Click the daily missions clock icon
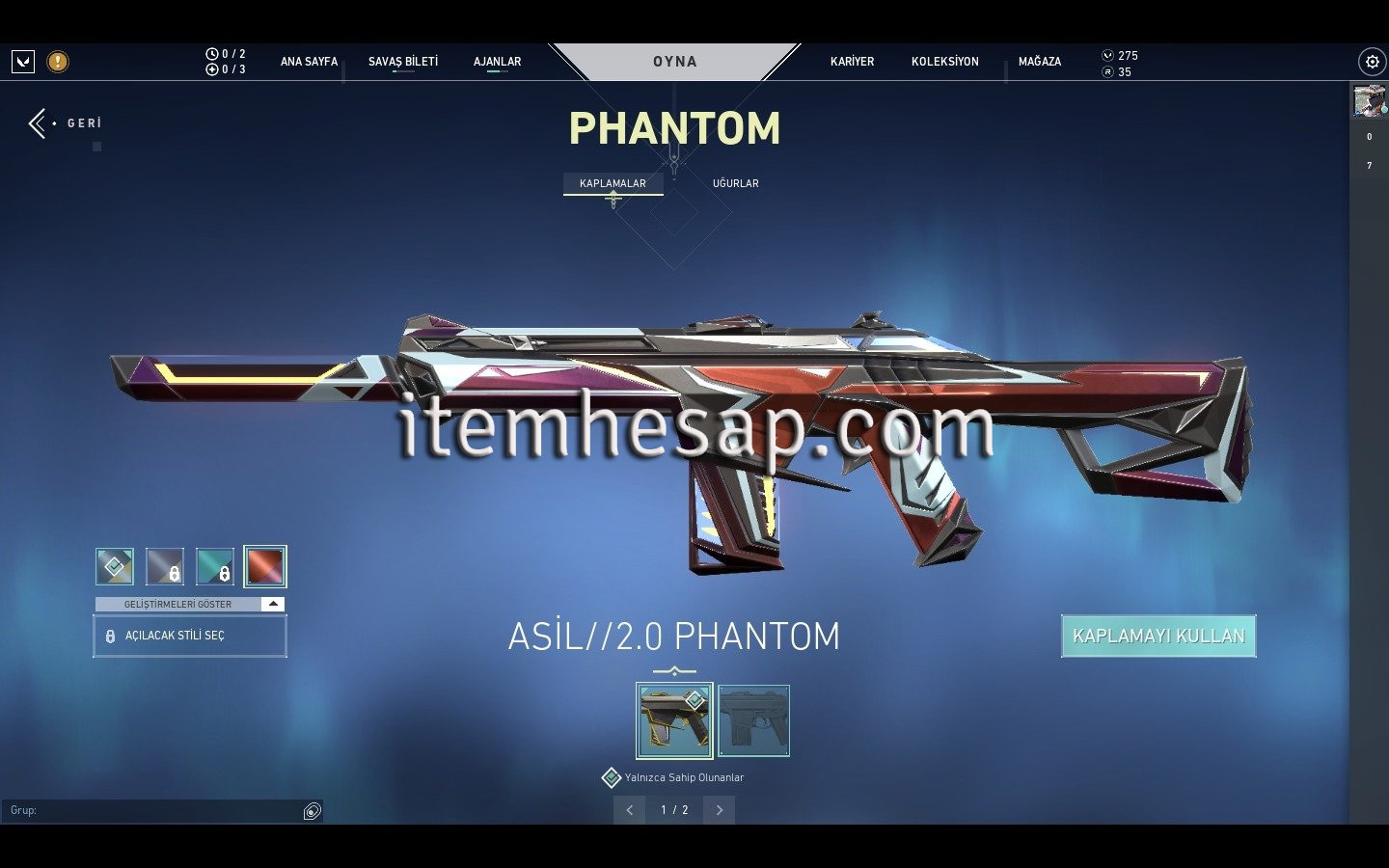 (x=212, y=55)
